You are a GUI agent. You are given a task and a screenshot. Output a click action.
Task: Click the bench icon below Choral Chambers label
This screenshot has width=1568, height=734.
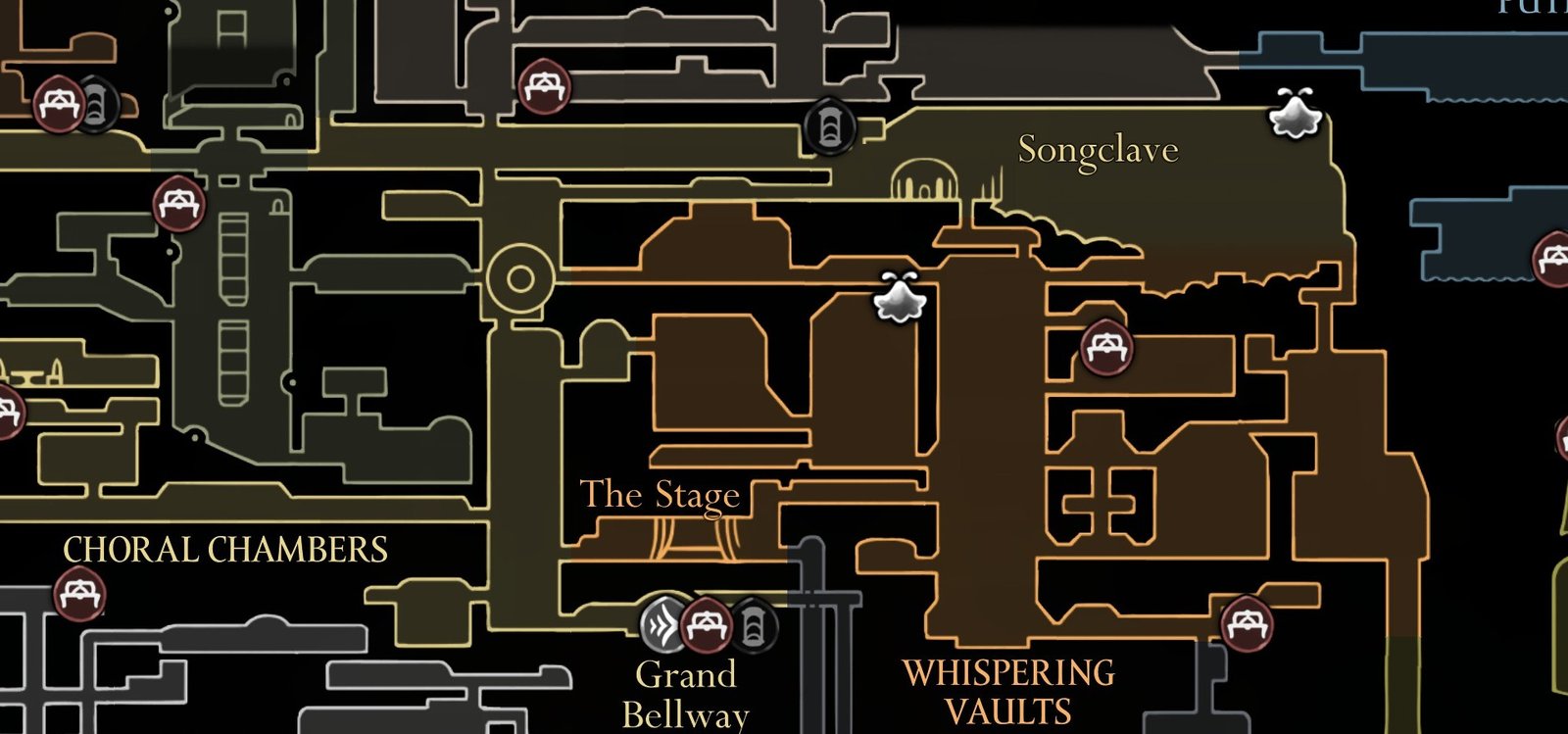click(x=79, y=594)
